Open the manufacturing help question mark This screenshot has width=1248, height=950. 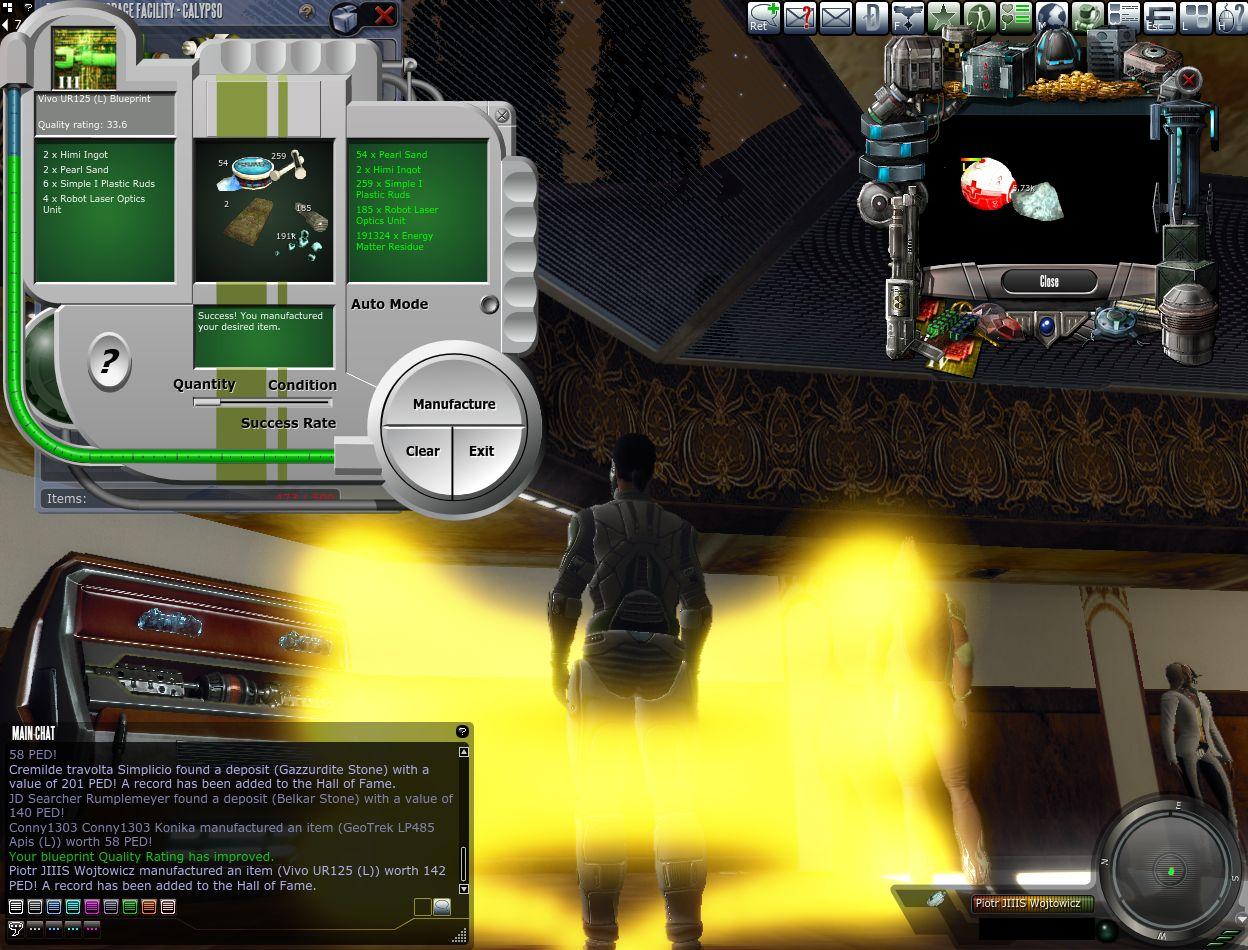[109, 361]
